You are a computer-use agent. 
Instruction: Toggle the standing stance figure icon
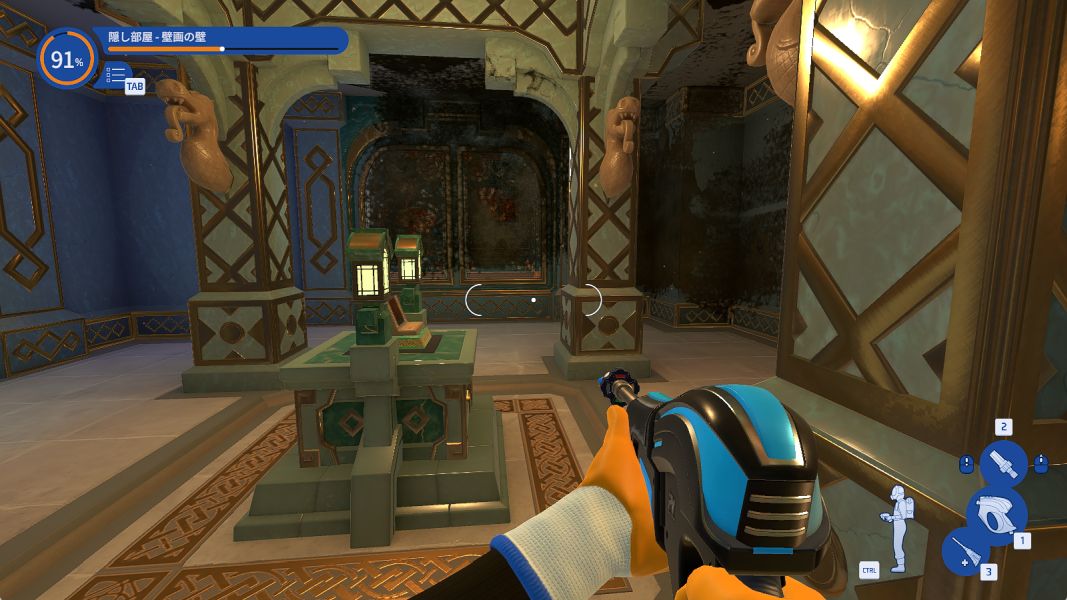click(896, 528)
